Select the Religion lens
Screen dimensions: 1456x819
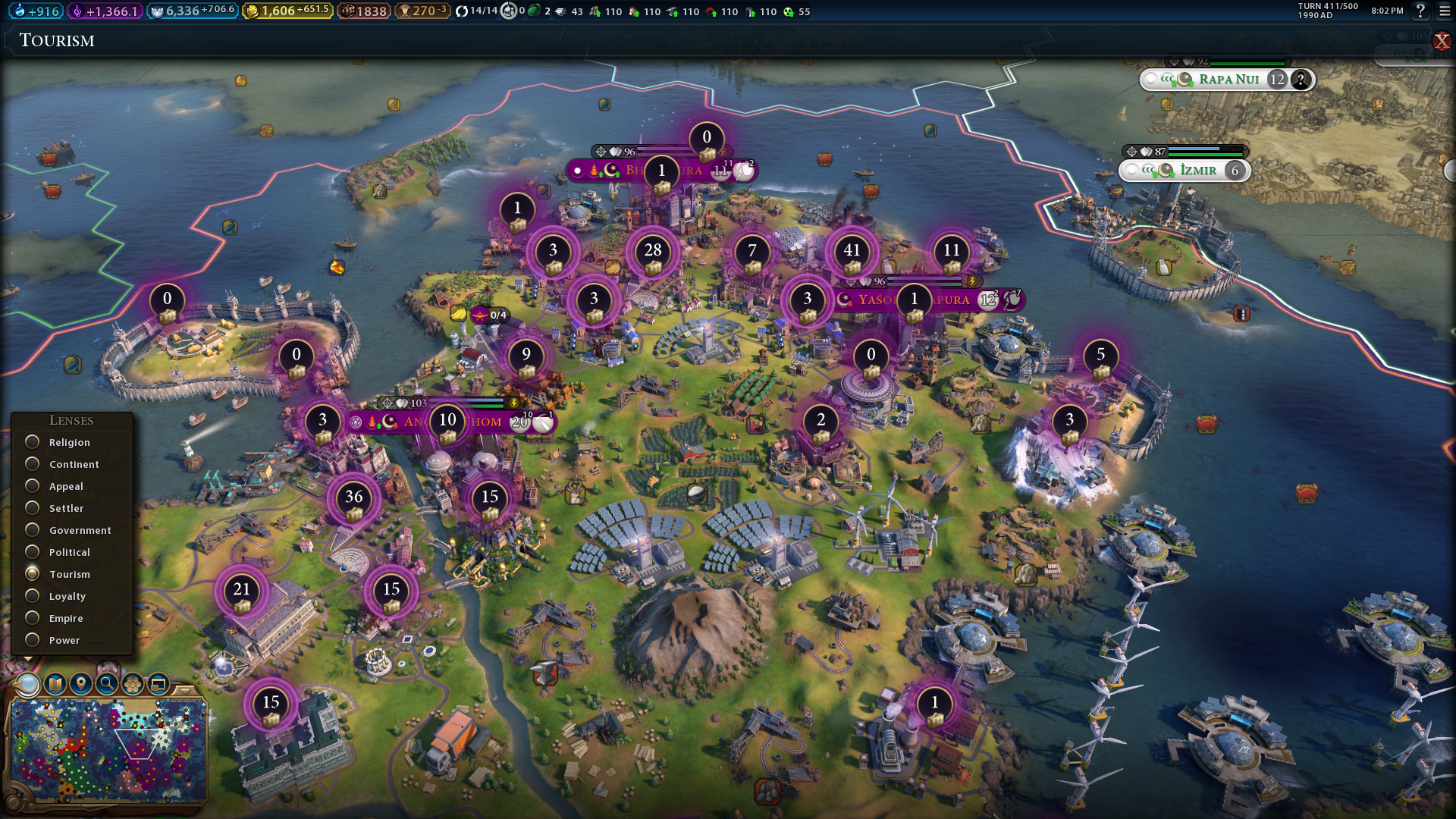pyautogui.click(x=33, y=442)
